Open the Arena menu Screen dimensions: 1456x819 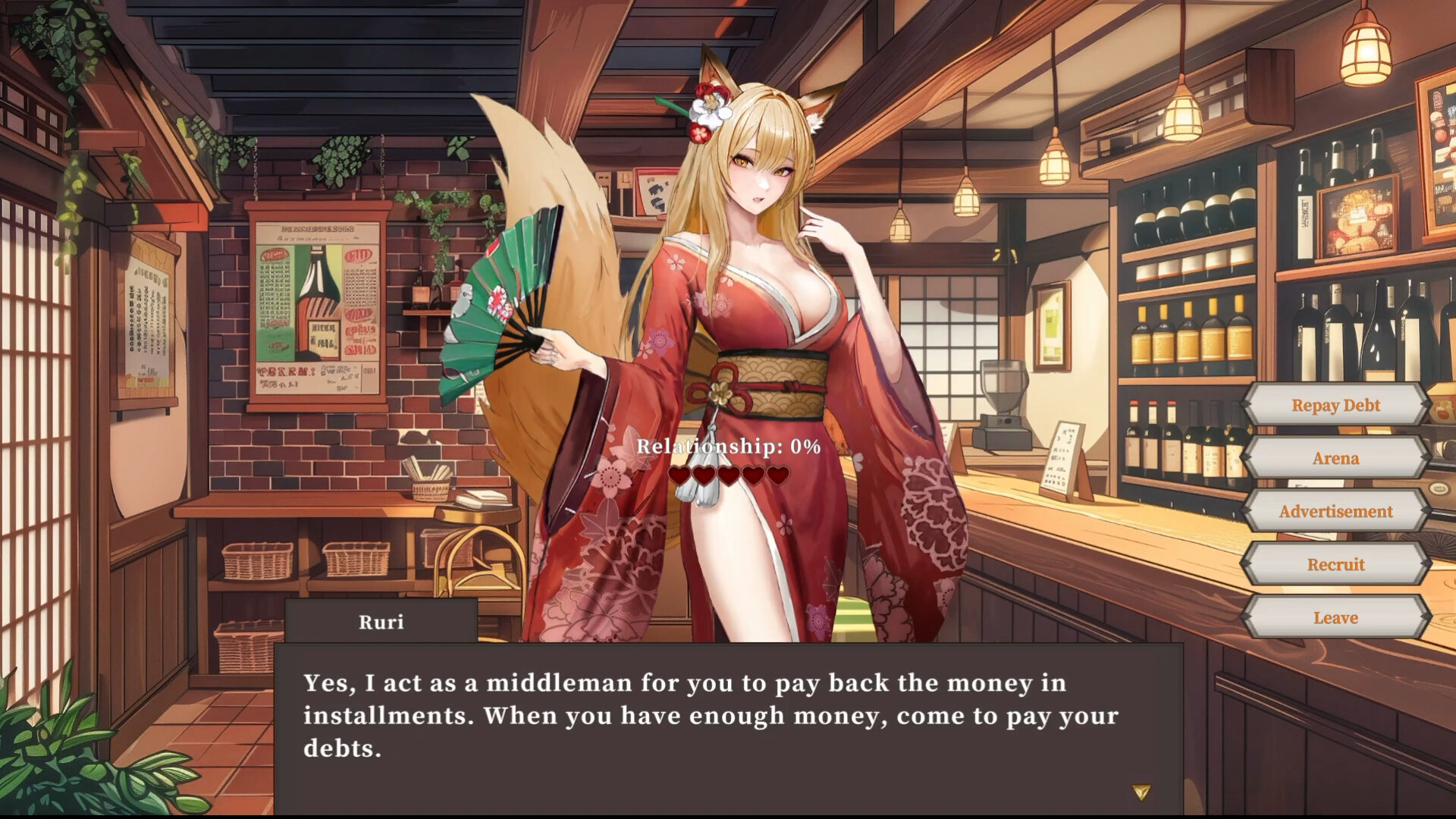(1335, 458)
